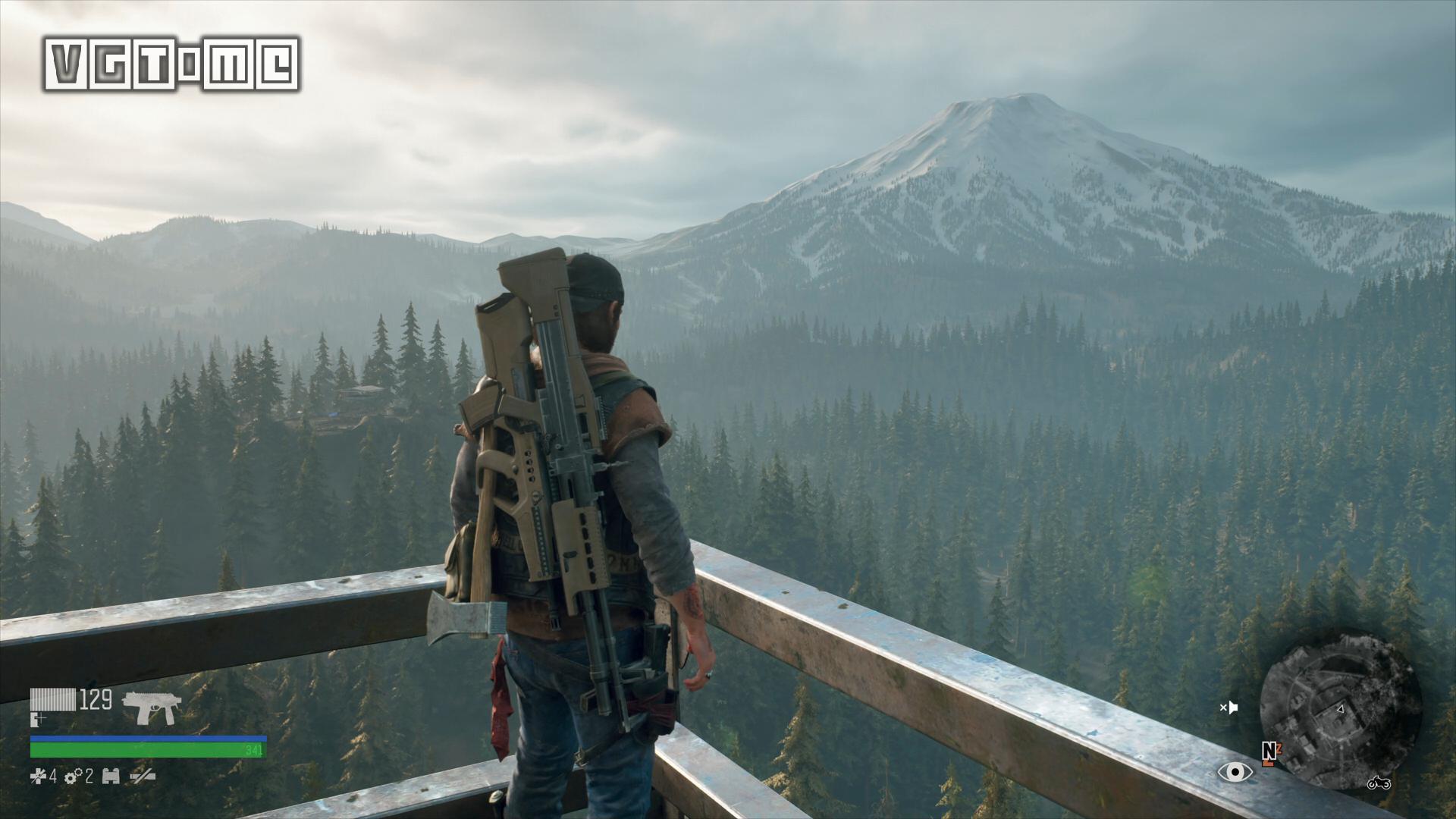Toggle the eye visibility indicator

[1235, 772]
